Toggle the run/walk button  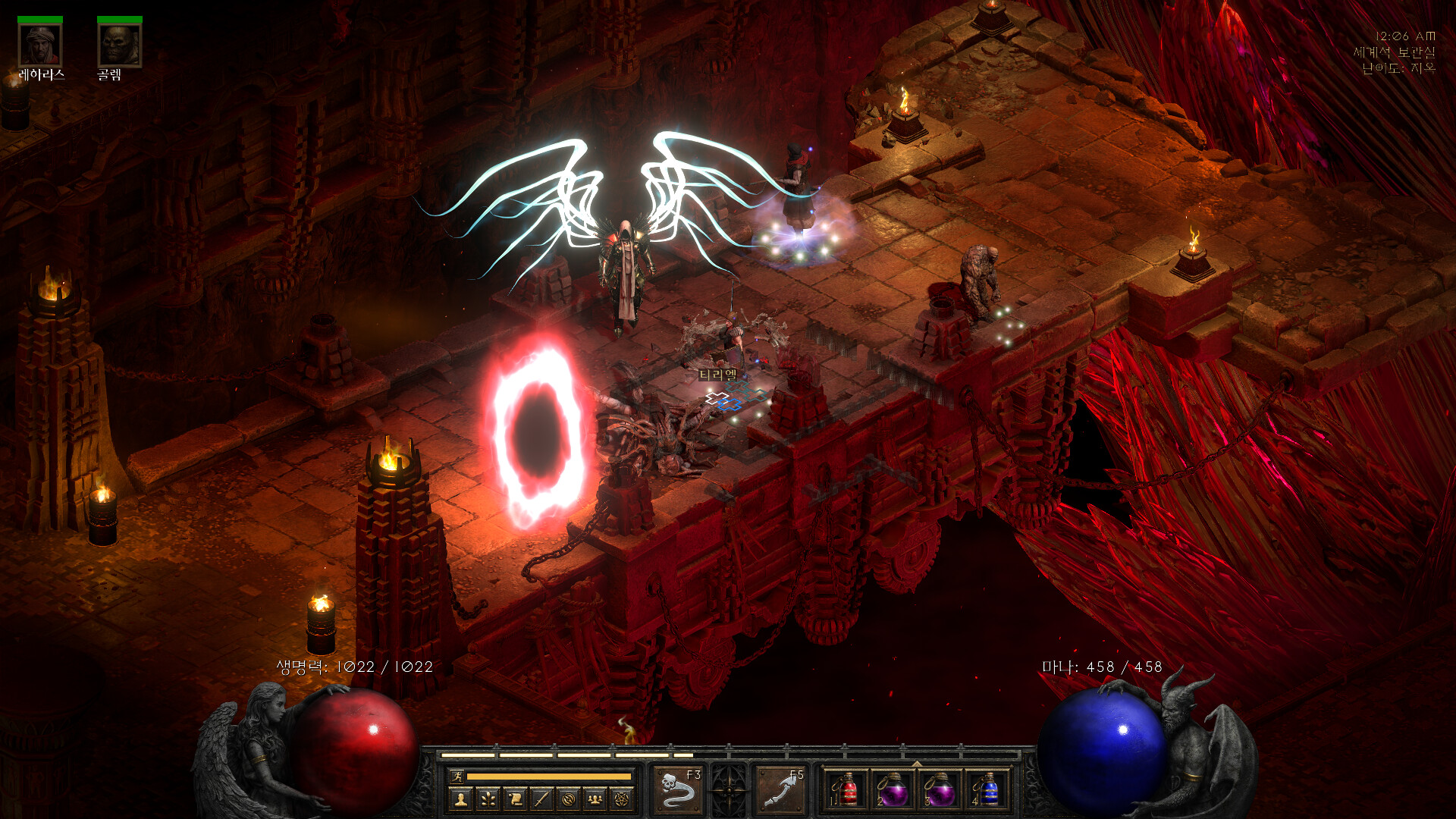click(457, 776)
